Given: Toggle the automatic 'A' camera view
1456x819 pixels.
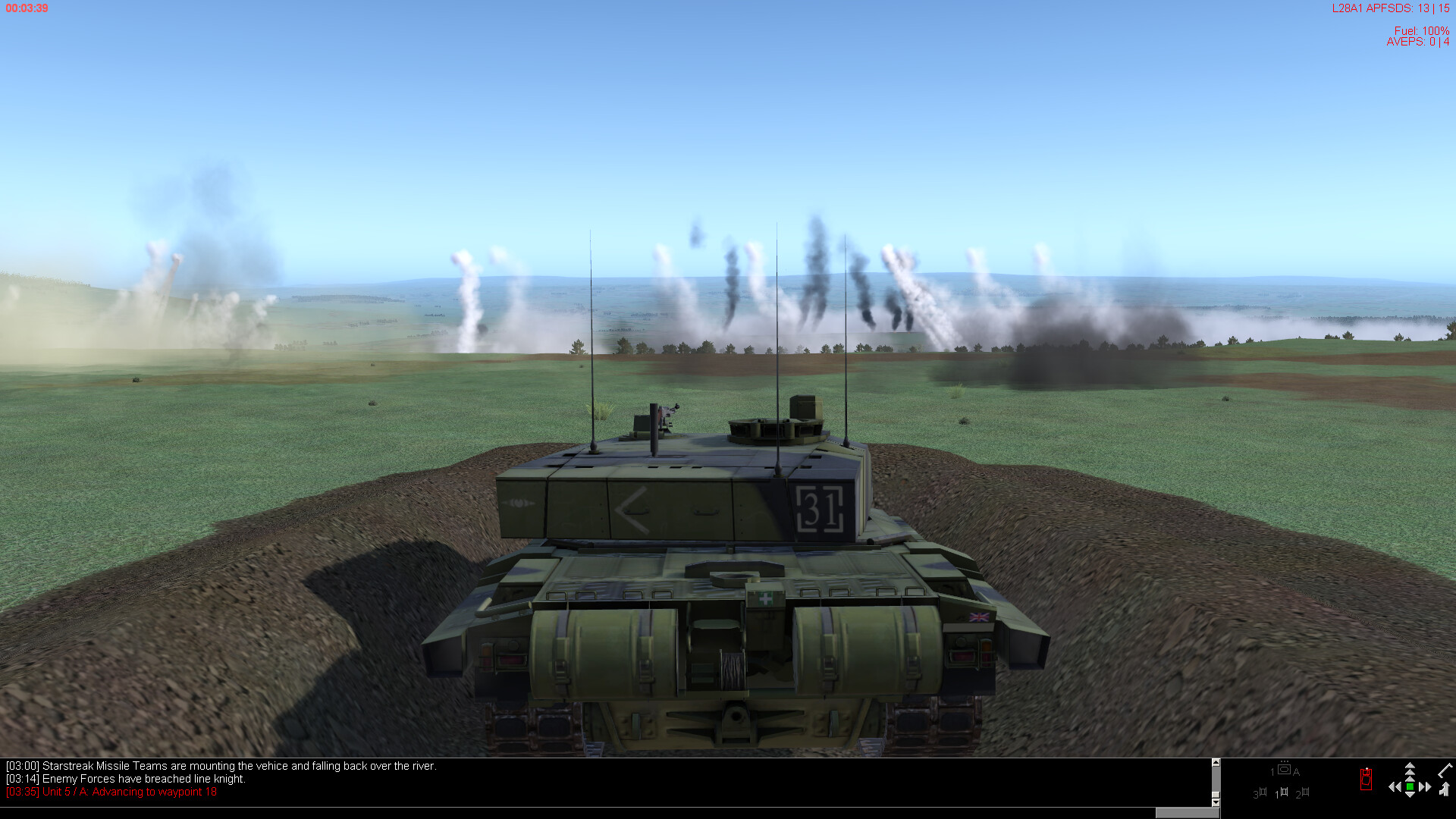Looking at the screenshot, I should point(1297,772).
